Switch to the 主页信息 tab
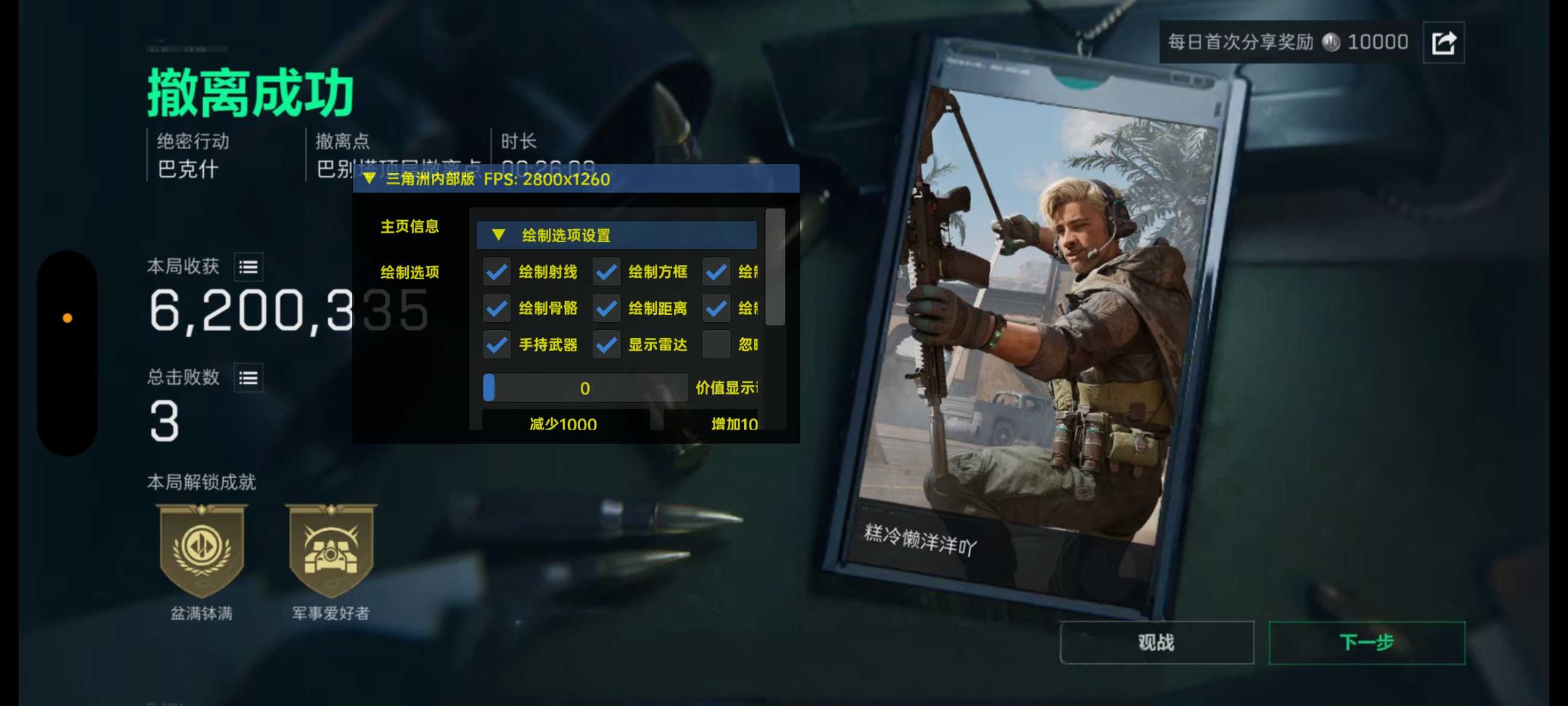Viewport: 1568px width, 706px height. (409, 227)
